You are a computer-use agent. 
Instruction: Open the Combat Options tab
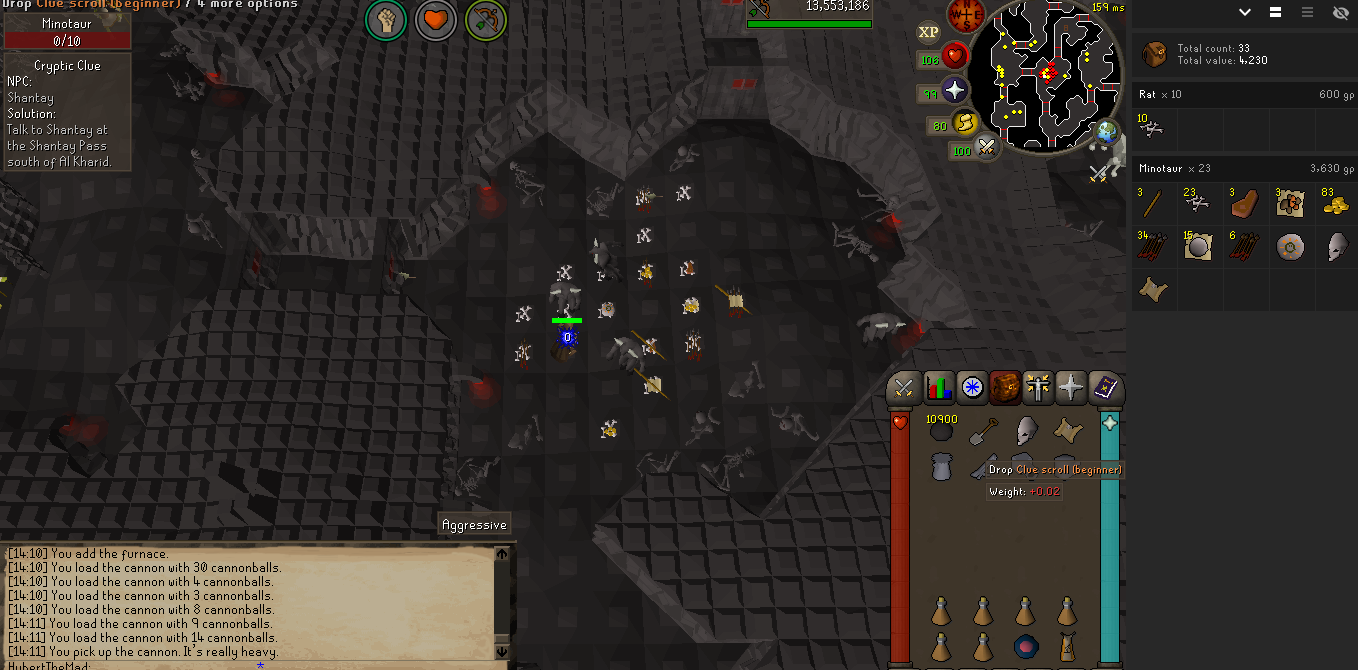904,388
